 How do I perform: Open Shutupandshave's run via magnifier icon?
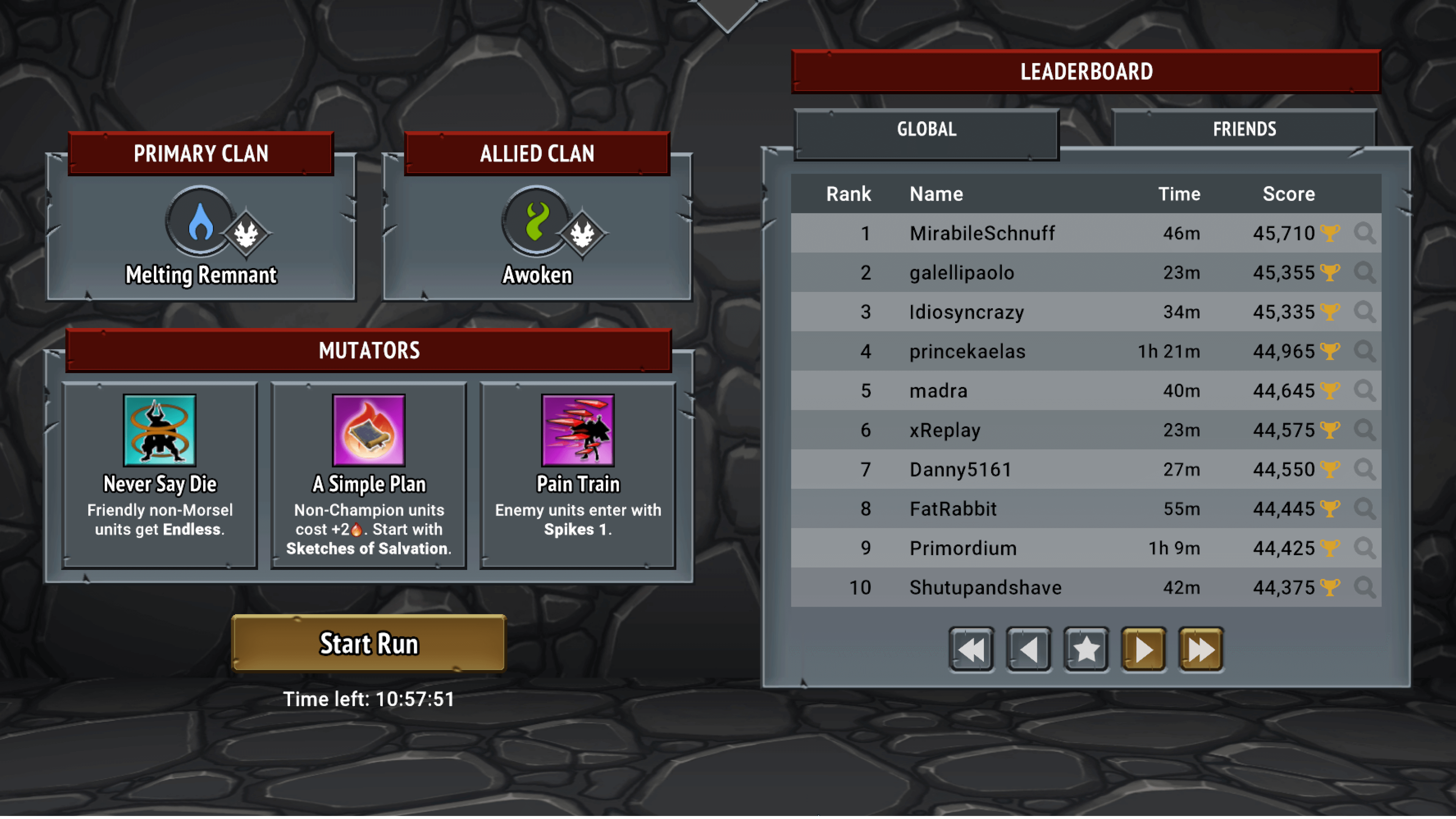[x=1365, y=587]
